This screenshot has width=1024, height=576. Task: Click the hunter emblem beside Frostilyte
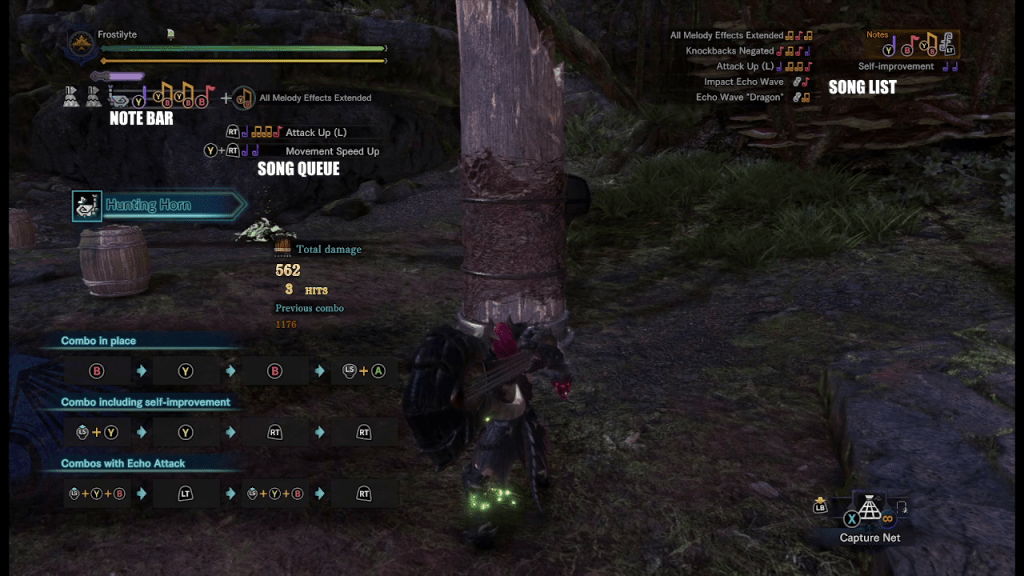(x=79, y=44)
